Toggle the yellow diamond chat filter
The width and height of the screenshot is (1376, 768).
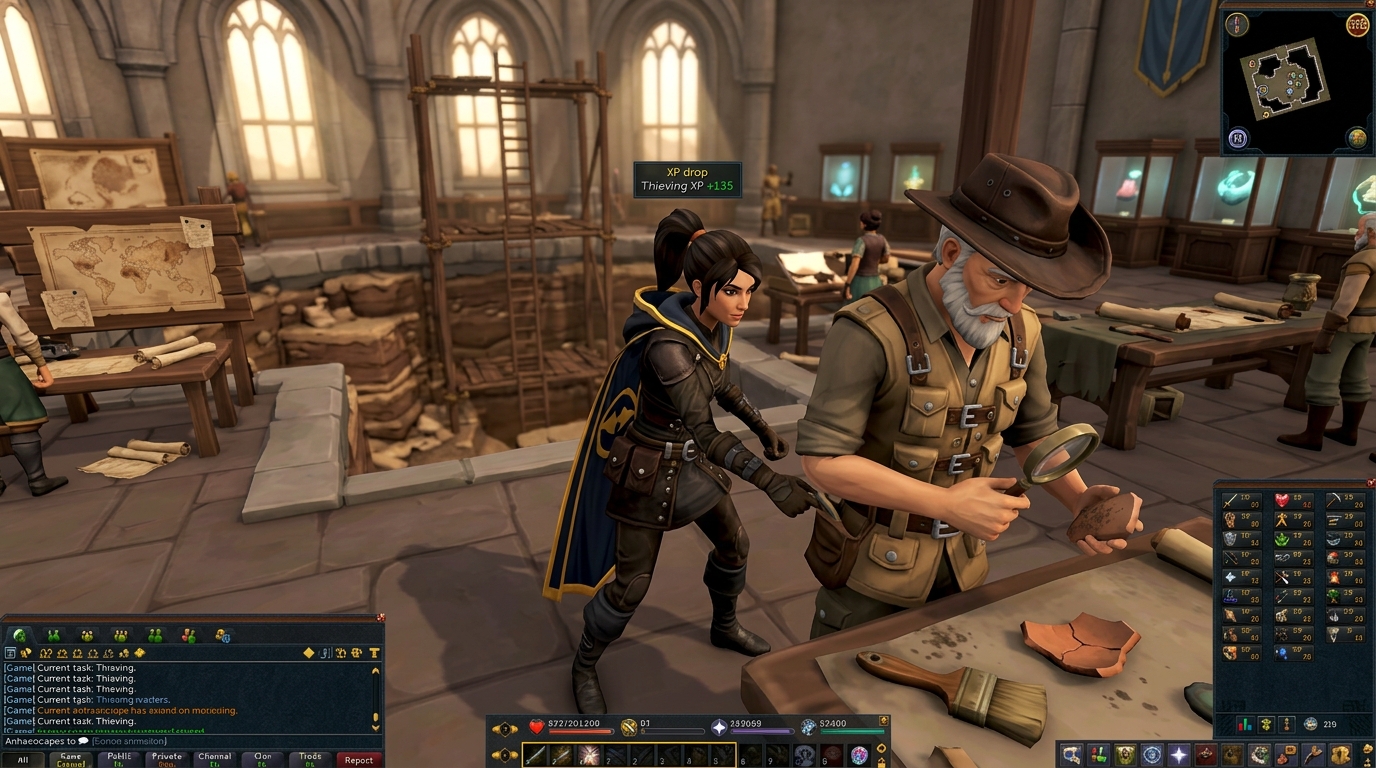[308, 653]
